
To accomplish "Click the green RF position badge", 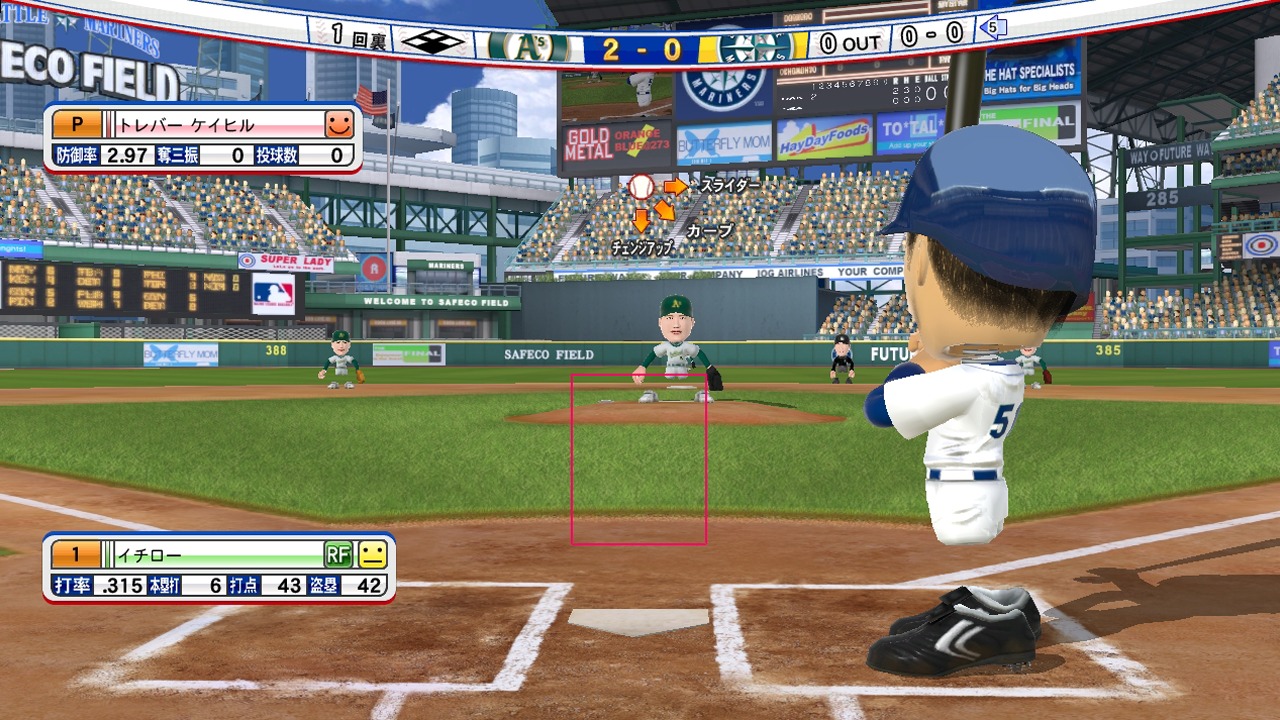I will coord(338,554).
